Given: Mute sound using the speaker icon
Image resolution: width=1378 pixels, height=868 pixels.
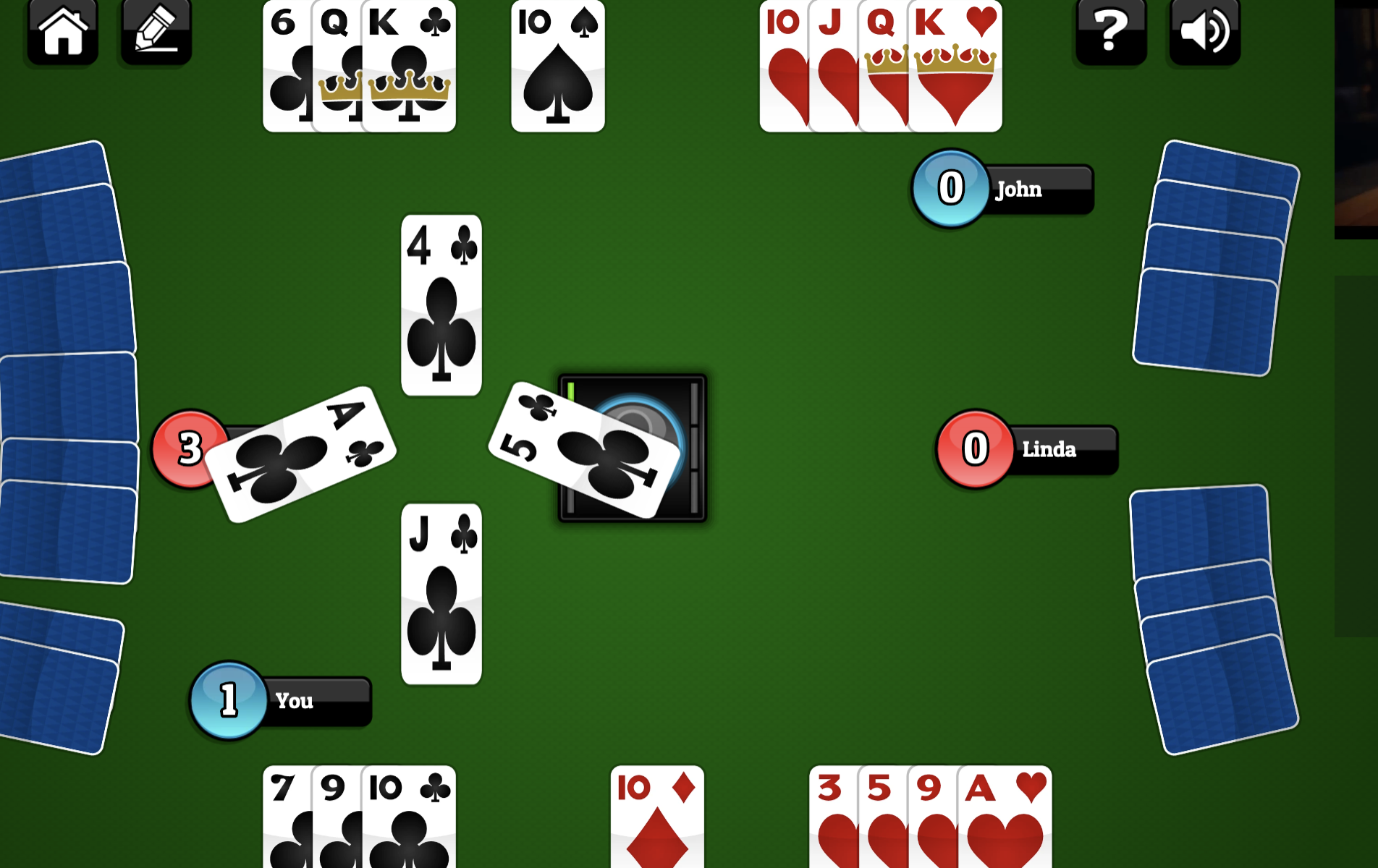Looking at the screenshot, I should click(1203, 30).
